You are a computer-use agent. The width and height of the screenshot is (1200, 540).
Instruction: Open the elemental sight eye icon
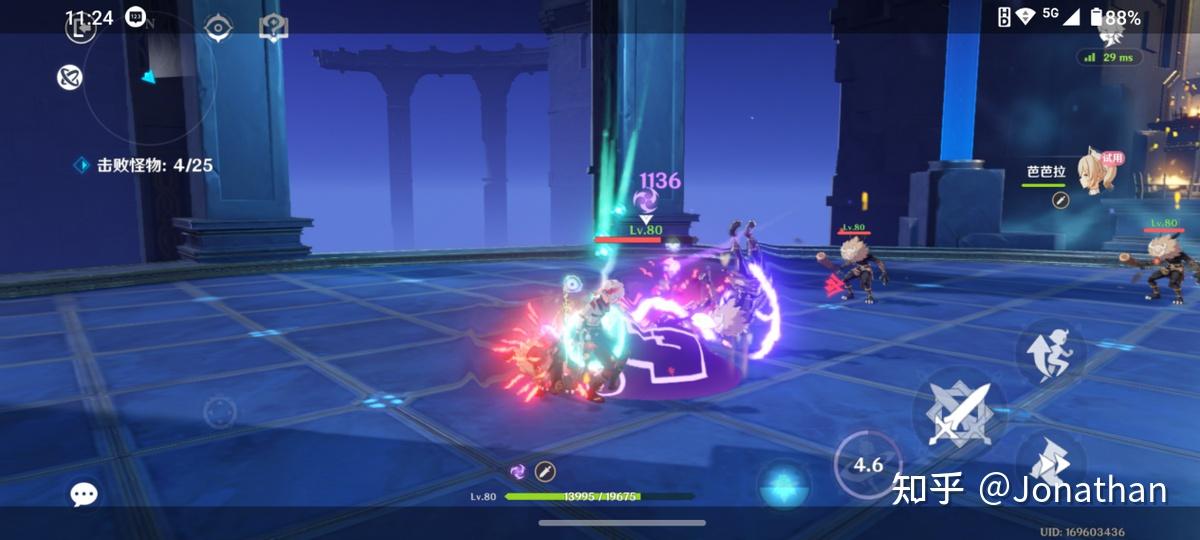(x=218, y=28)
